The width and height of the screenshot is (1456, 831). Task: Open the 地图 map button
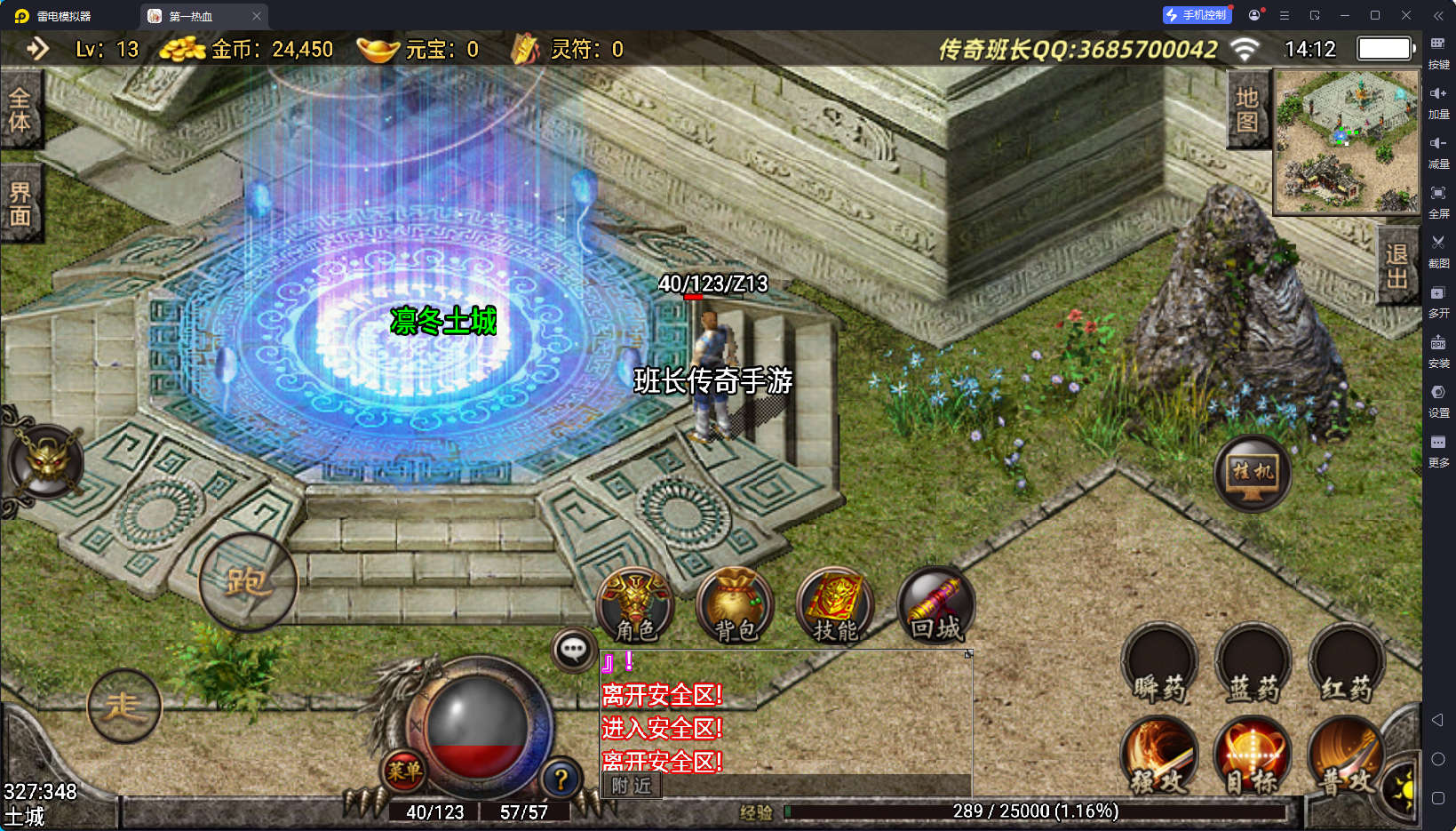[x=1247, y=109]
